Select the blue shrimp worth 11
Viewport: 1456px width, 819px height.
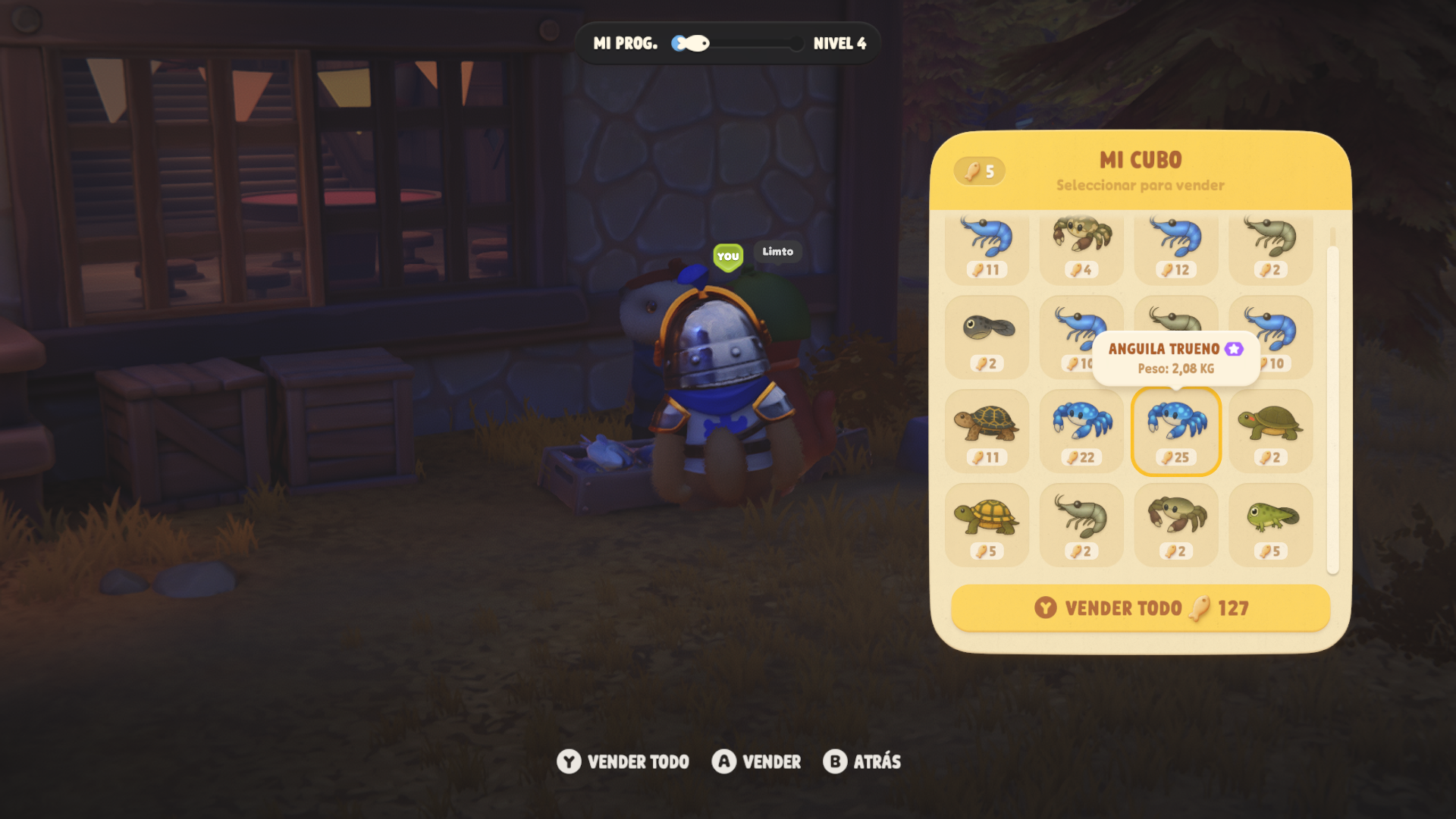click(987, 246)
